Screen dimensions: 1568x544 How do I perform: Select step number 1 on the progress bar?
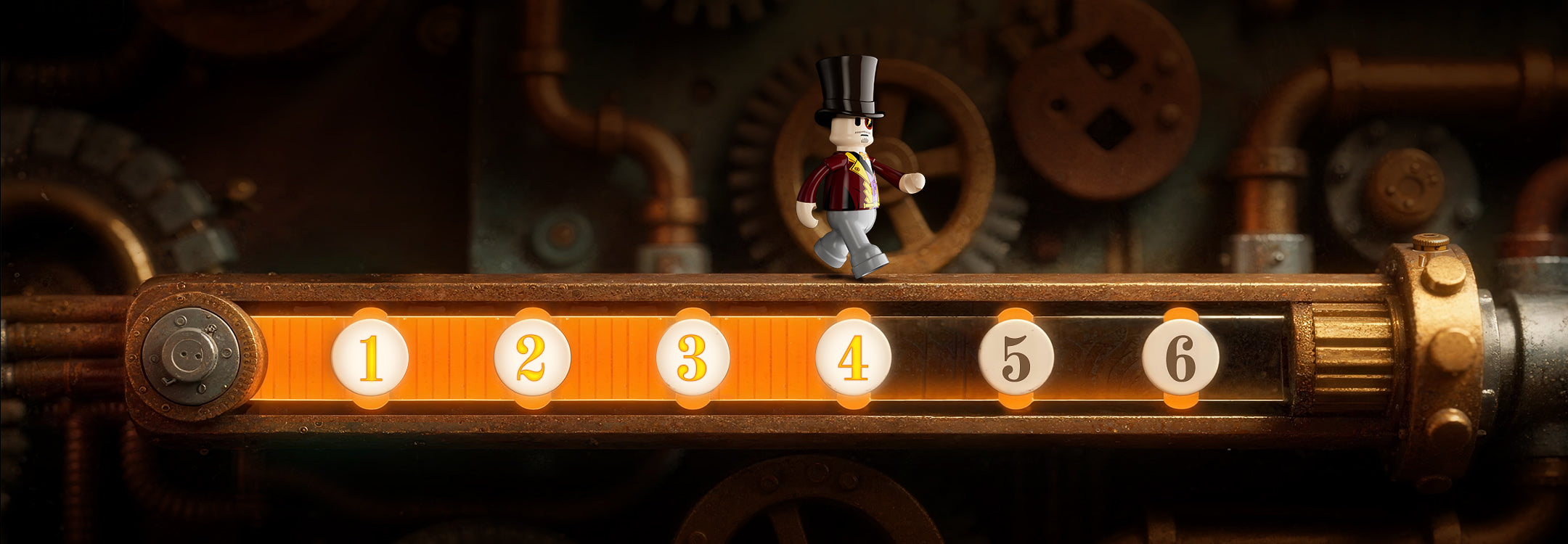coord(370,358)
